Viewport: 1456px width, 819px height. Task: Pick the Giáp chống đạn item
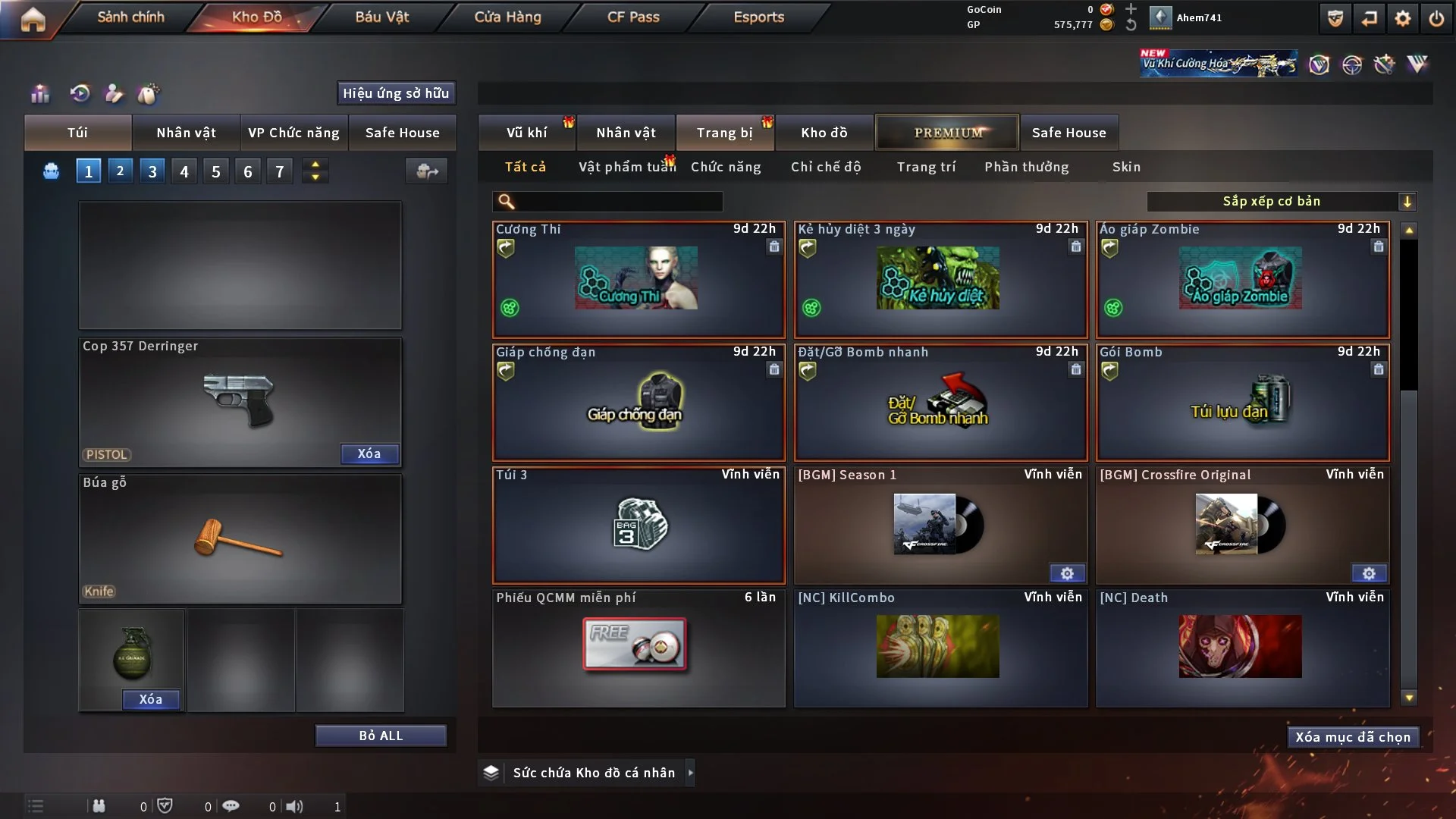pos(639,402)
